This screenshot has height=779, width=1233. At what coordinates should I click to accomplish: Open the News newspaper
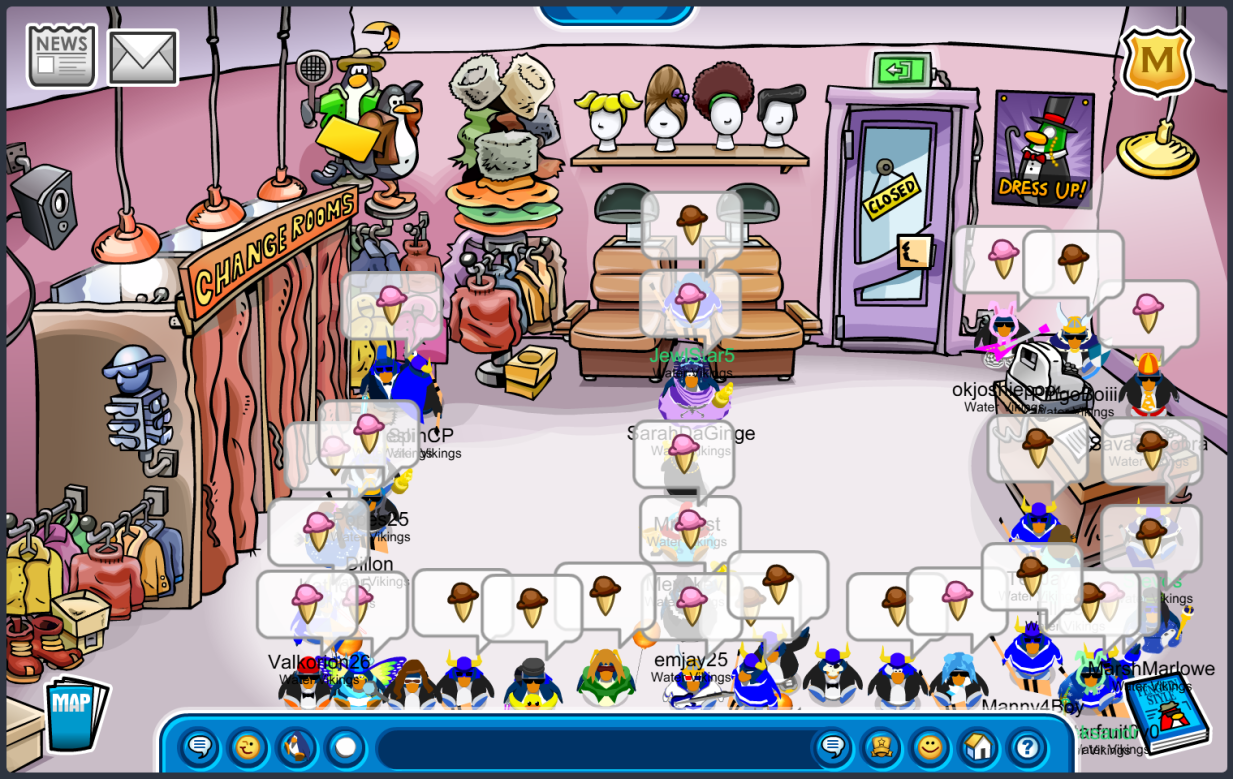(x=61, y=54)
